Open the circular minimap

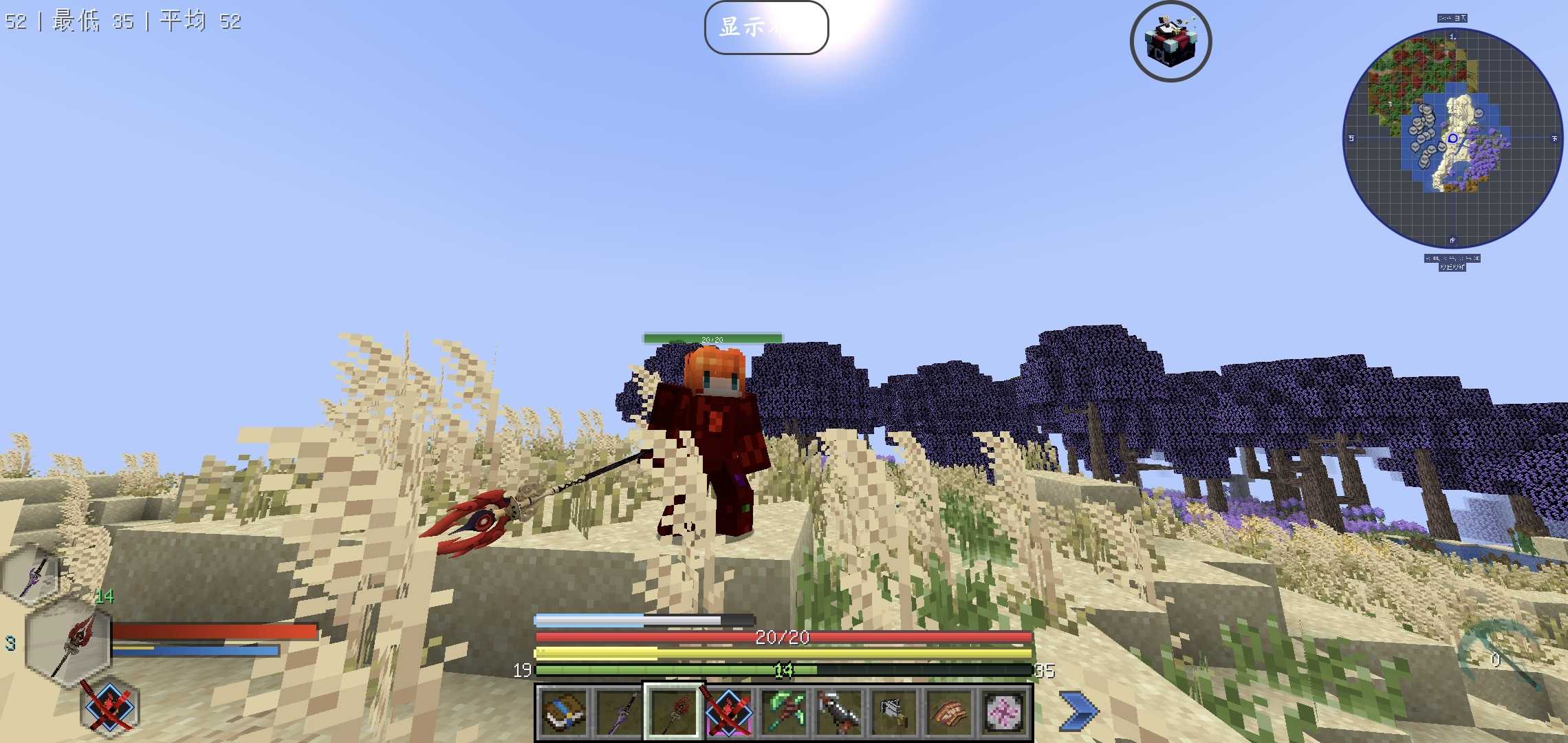(1452, 138)
